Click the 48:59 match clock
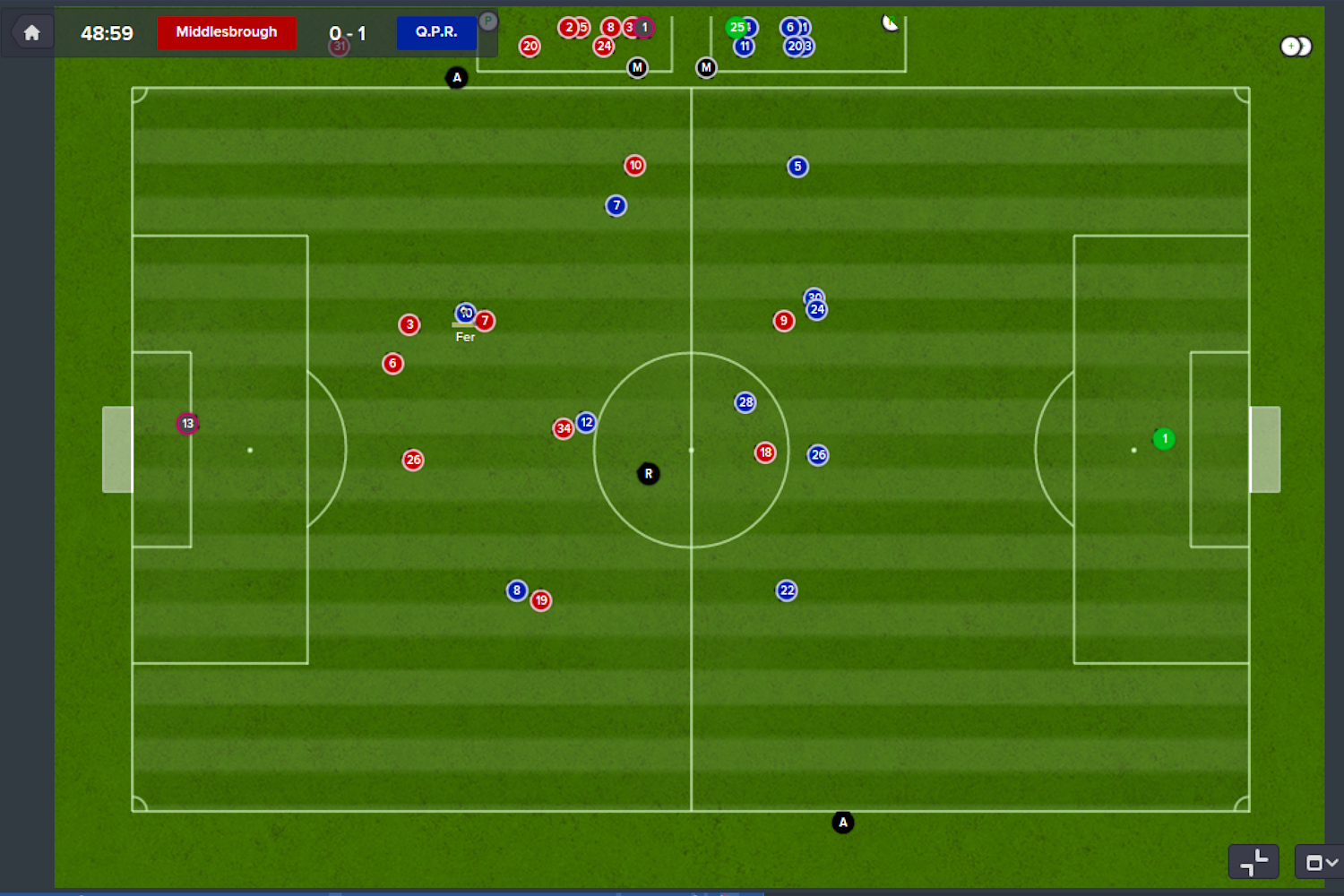 point(107,31)
